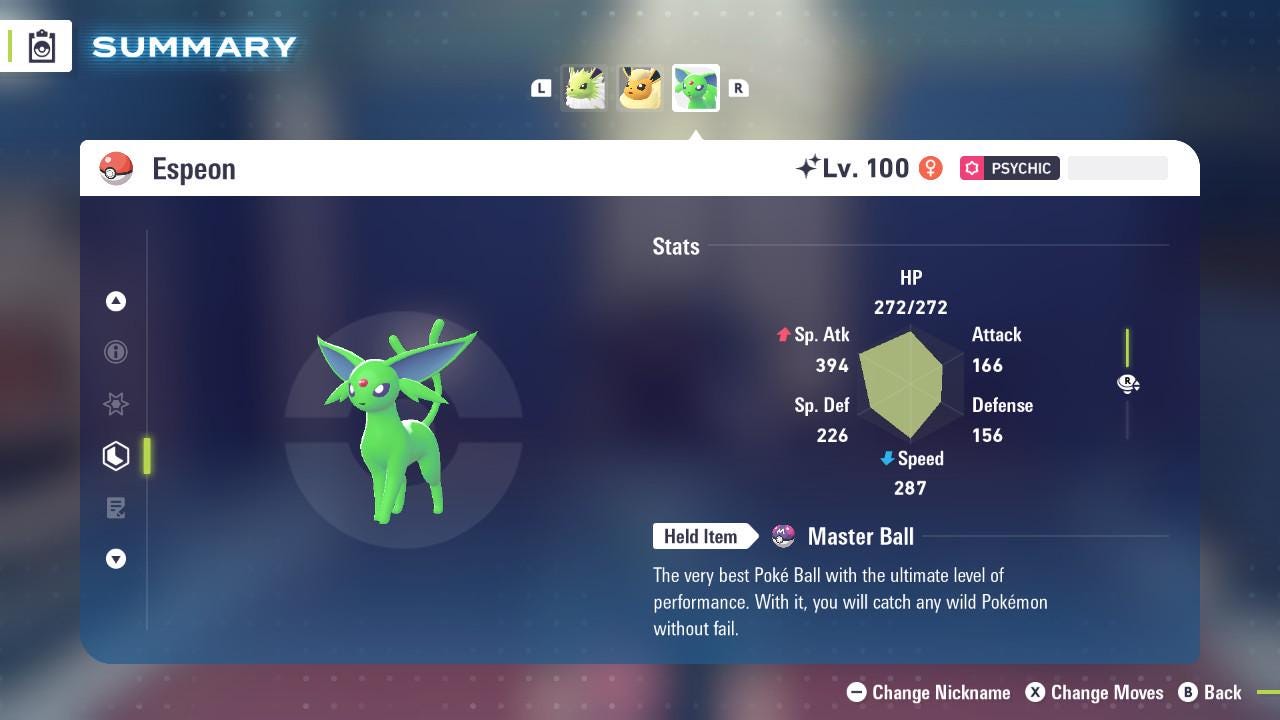Click the down arrow below the sidebar

116,559
